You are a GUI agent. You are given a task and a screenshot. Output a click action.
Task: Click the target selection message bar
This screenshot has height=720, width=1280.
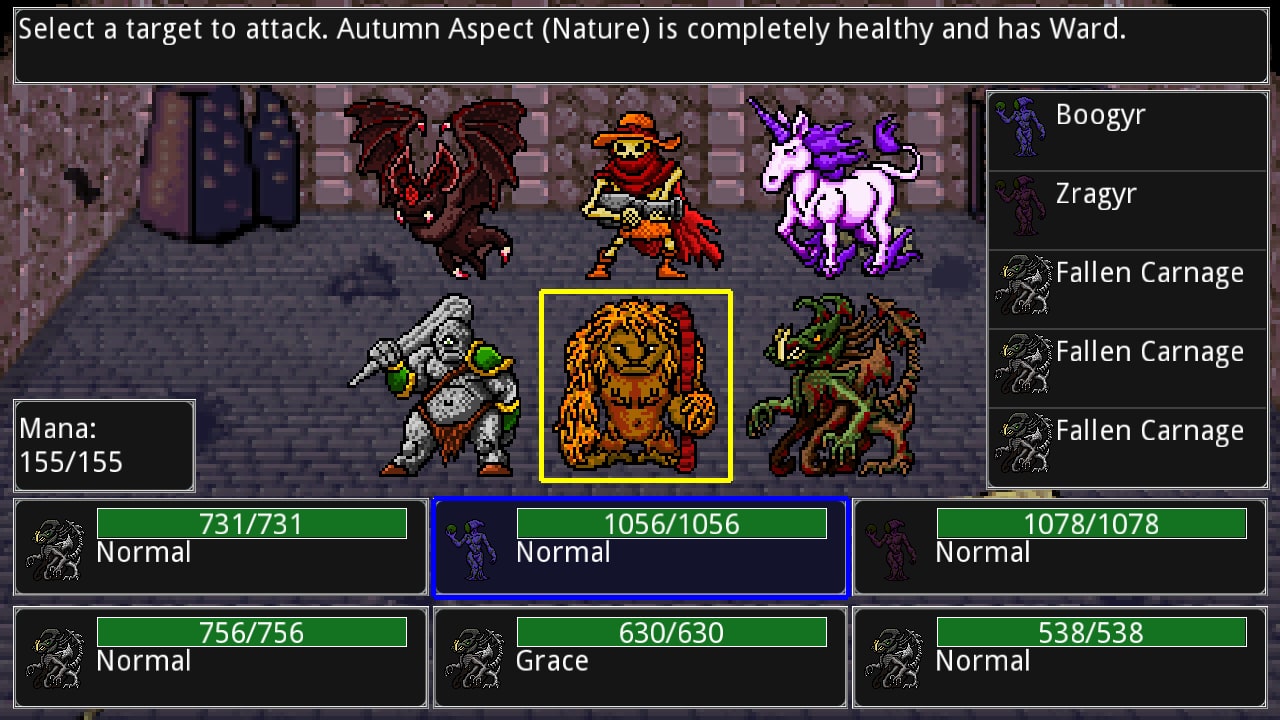click(640, 43)
